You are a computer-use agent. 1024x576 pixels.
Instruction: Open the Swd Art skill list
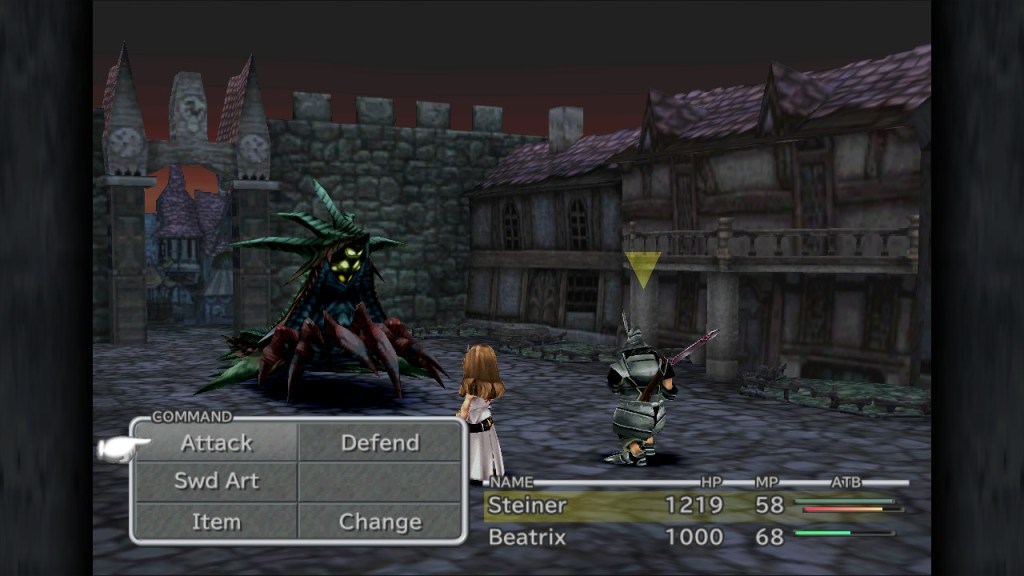(216, 481)
